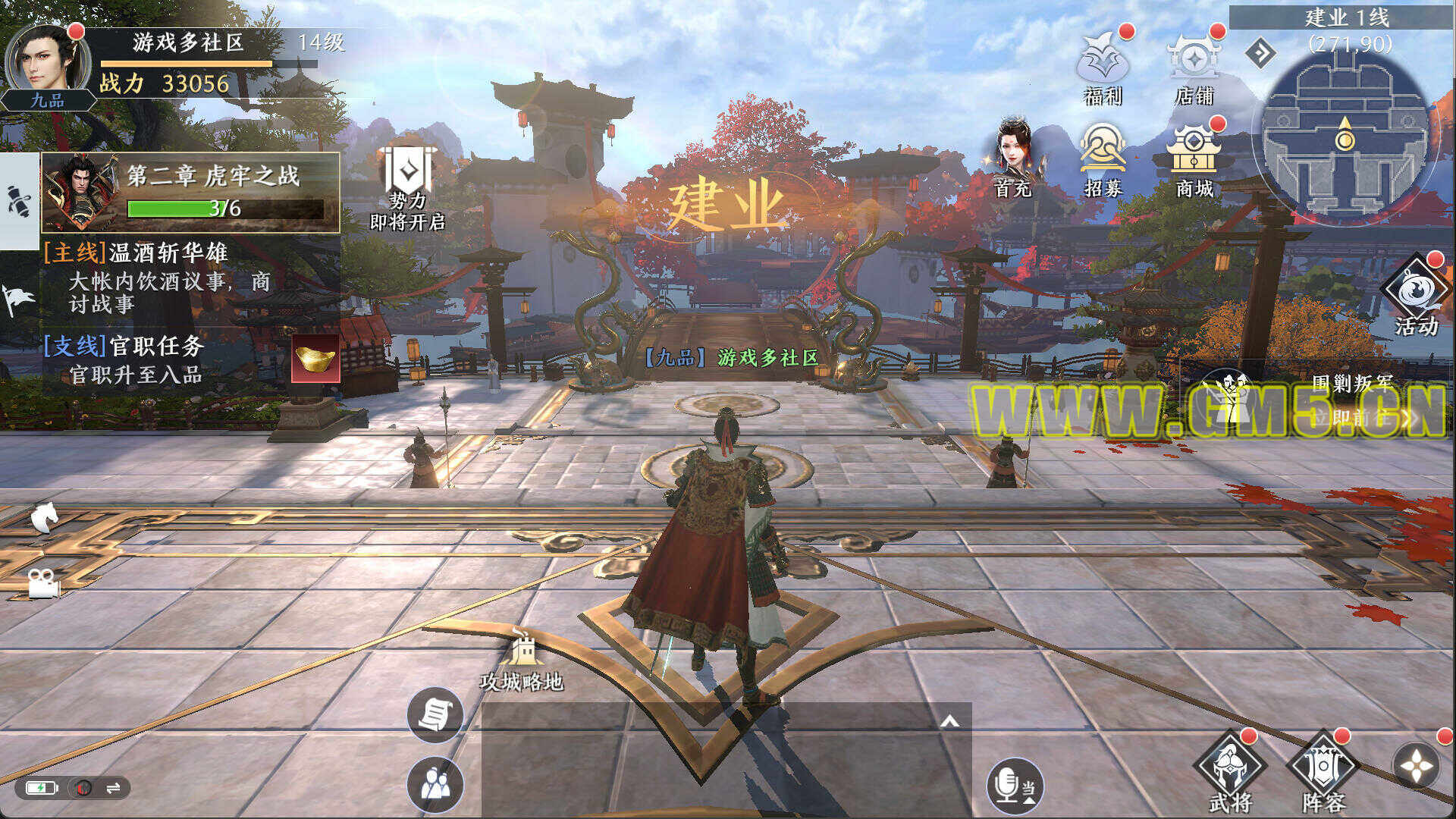
Task: Select the 官职任务 side quest
Action: point(136,359)
